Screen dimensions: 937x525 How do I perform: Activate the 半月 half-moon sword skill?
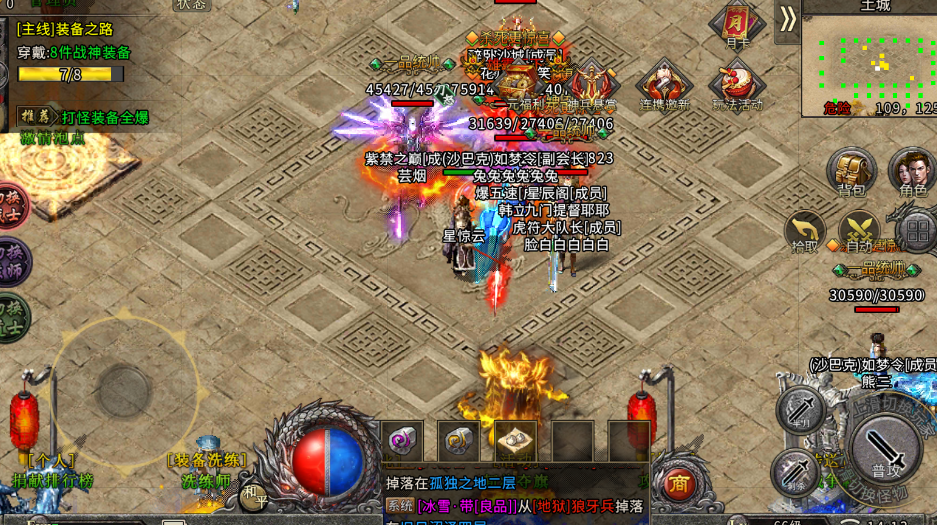801,409
